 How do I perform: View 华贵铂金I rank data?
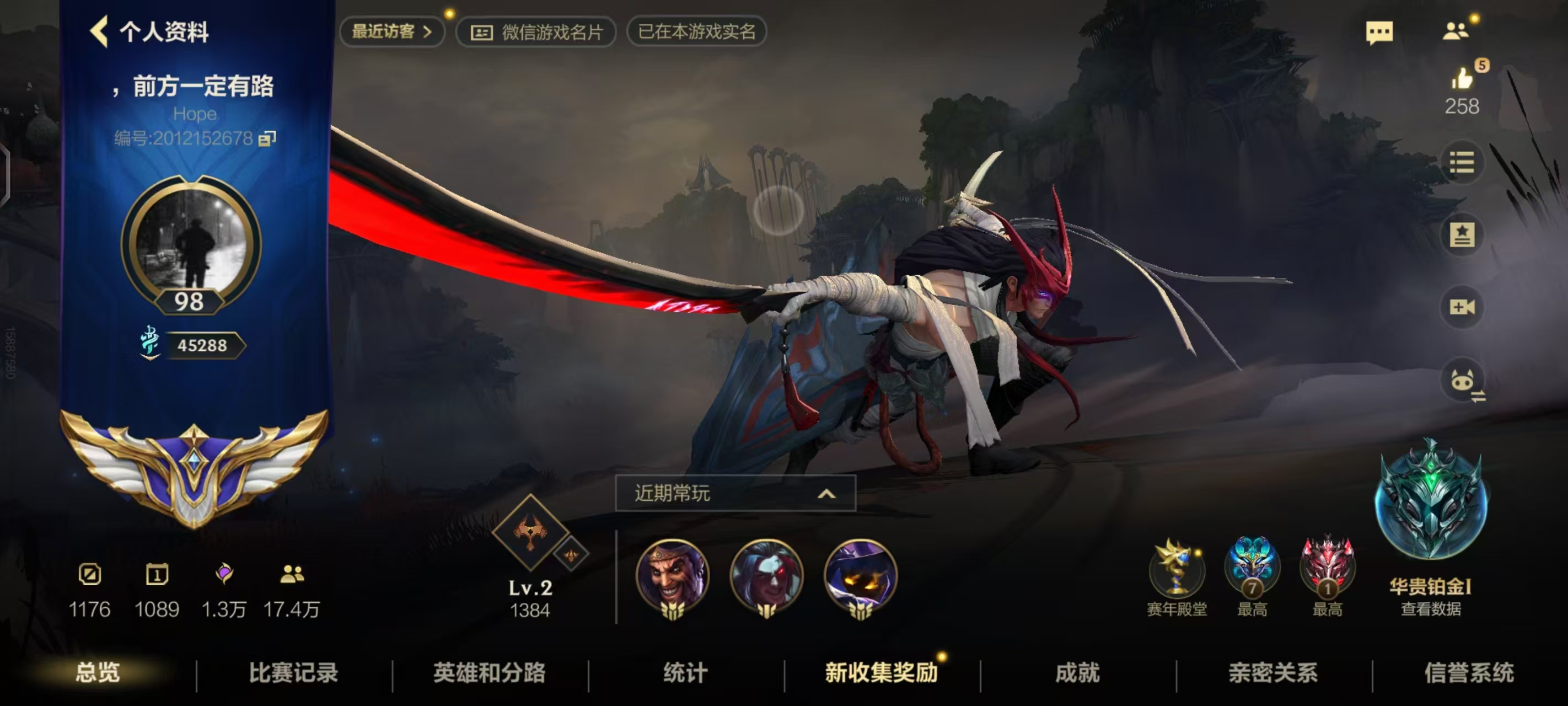pos(1430,608)
